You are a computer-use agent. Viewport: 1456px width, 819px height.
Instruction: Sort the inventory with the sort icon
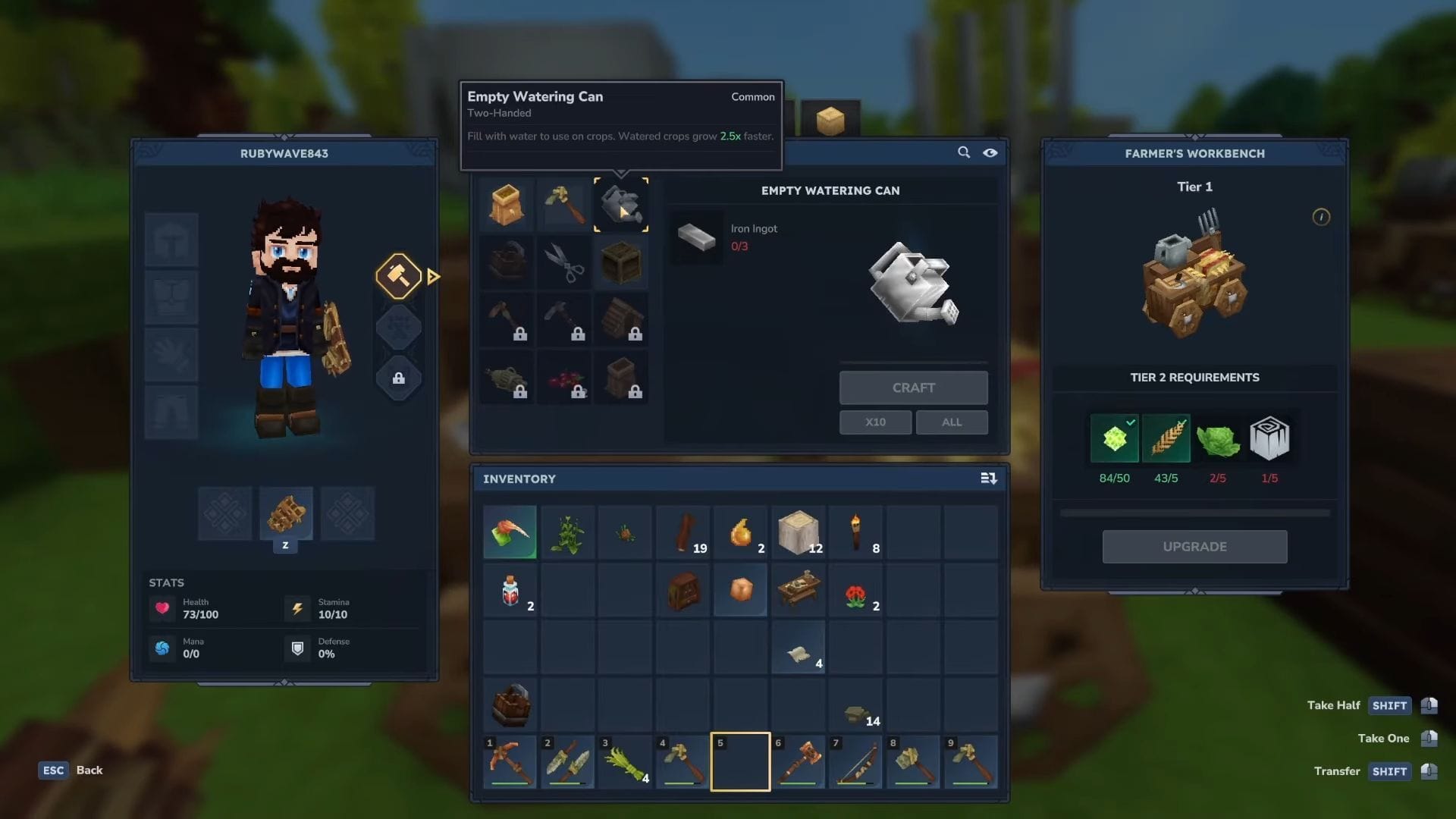[988, 479]
